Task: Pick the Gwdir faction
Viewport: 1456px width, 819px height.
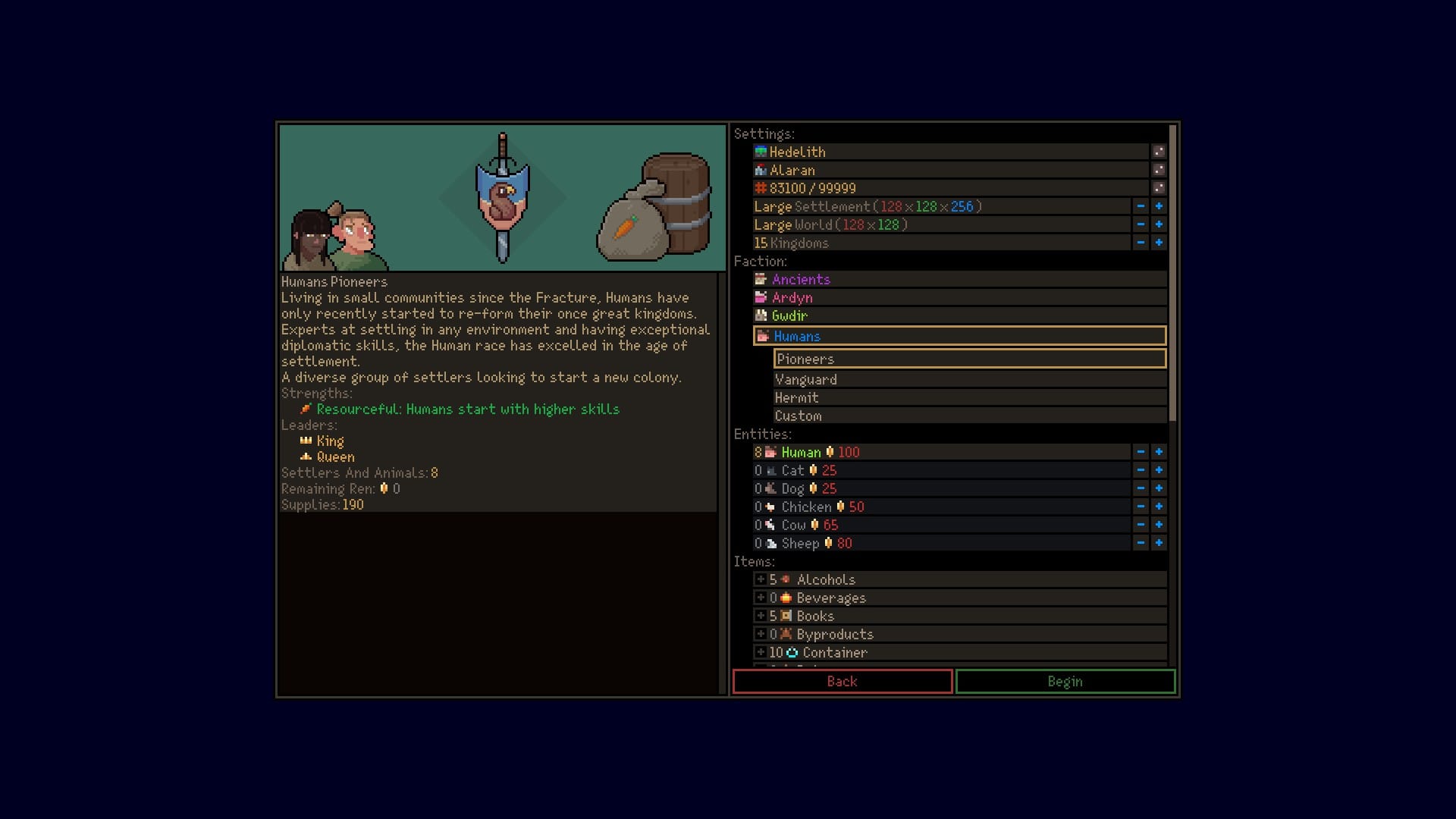Action: point(789,315)
